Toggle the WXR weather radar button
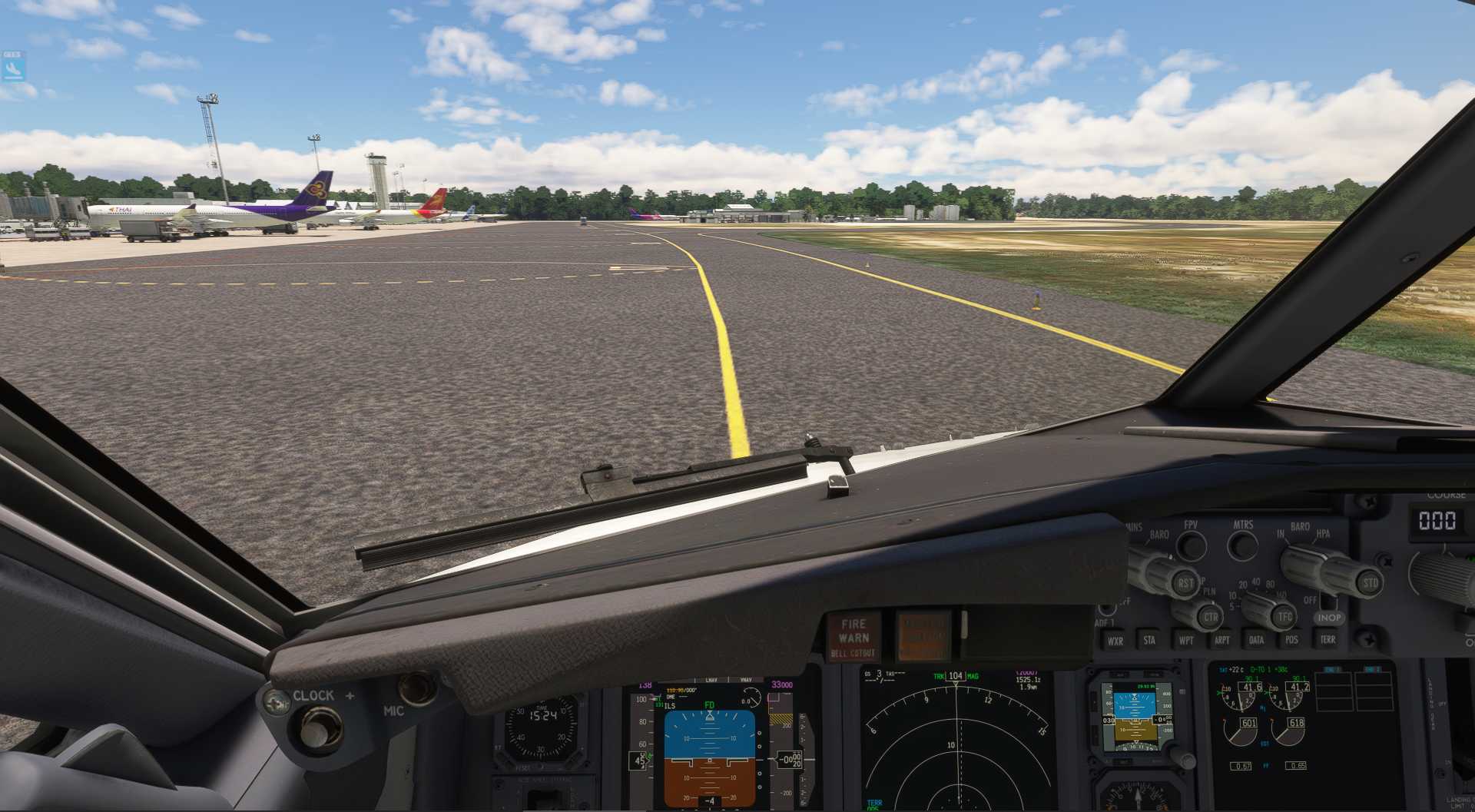Image resolution: width=1475 pixels, height=812 pixels. 1115,641
